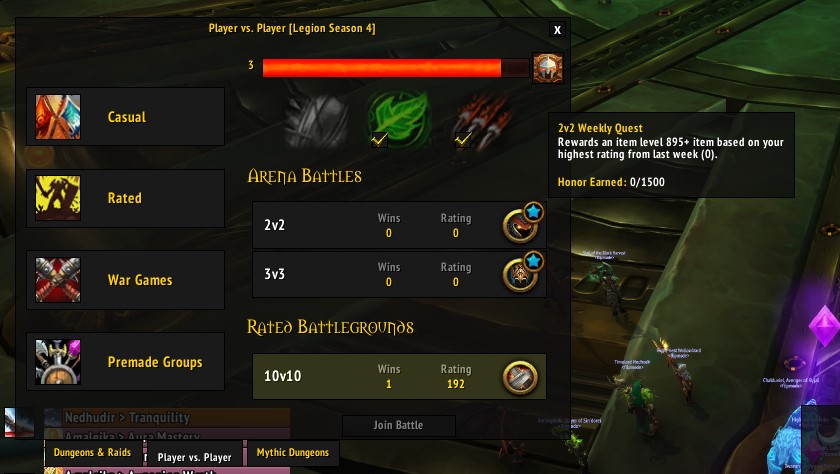Select the 2v2 arena bracket row
Viewport: 840px width, 474px height.
(380, 226)
